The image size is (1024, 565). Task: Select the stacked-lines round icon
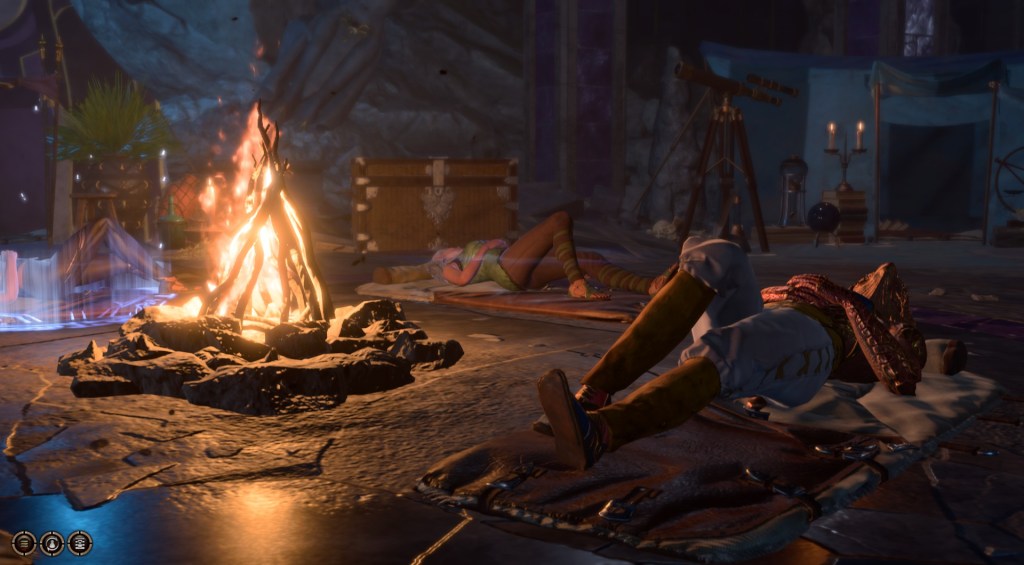tap(80, 543)
